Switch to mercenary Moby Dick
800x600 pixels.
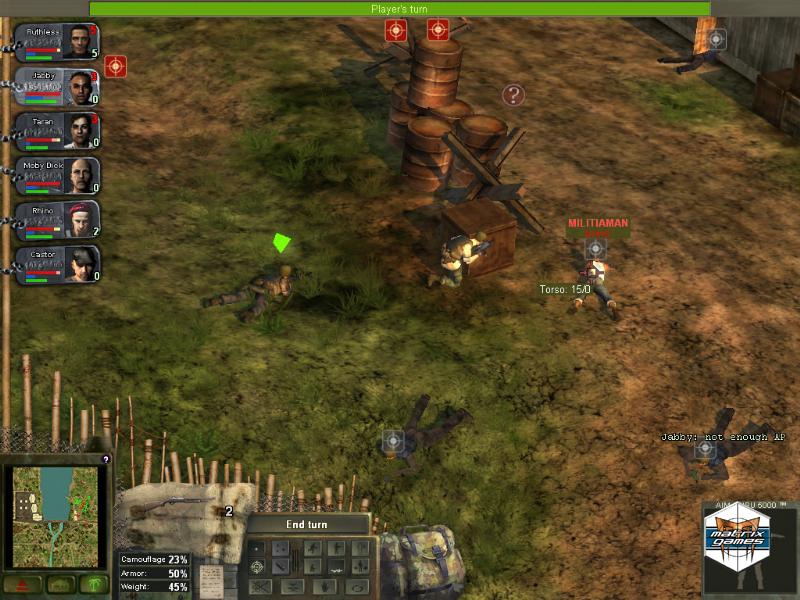point(60,177)
